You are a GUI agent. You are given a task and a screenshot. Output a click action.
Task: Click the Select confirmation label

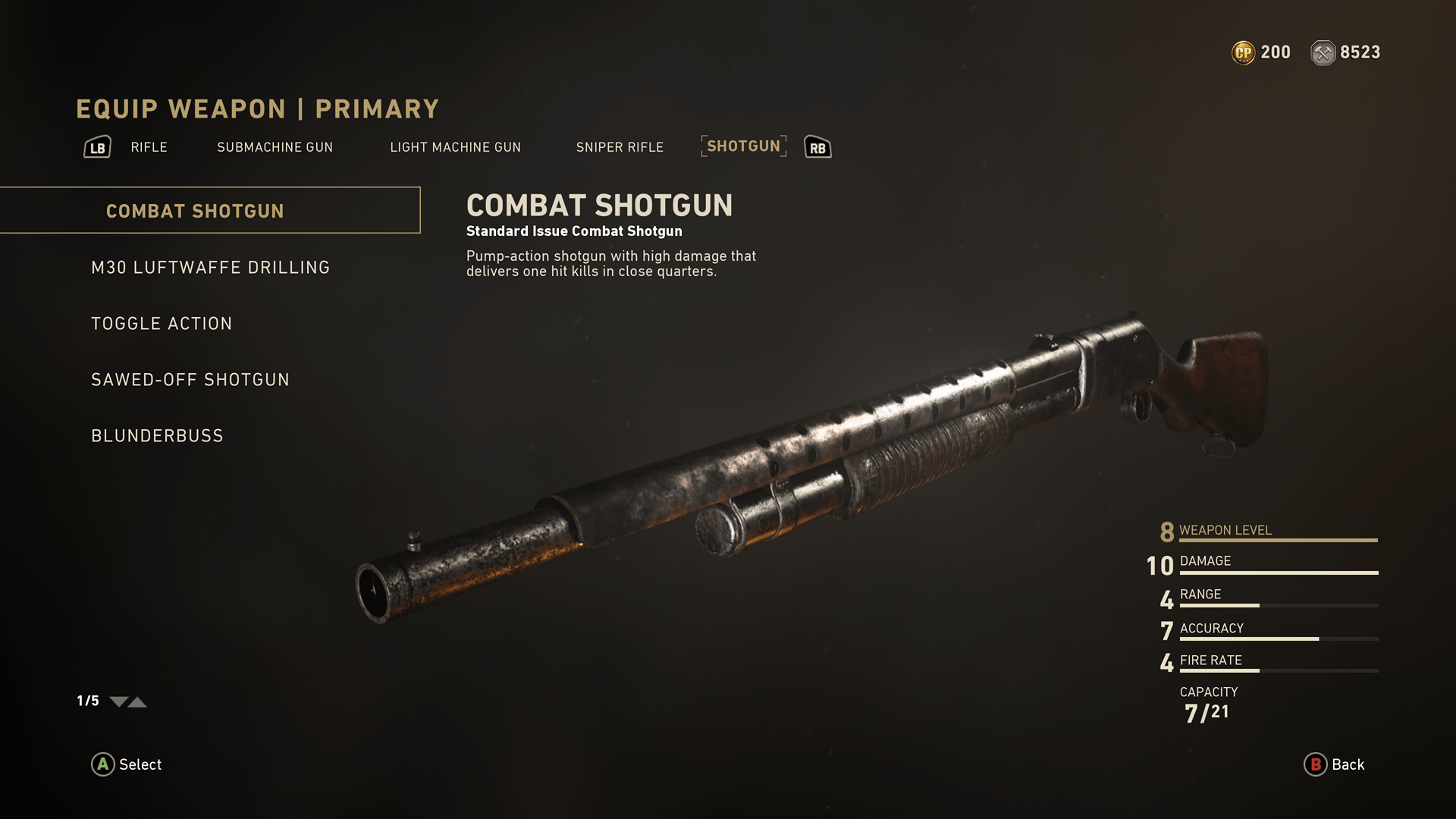click(140, 764)
